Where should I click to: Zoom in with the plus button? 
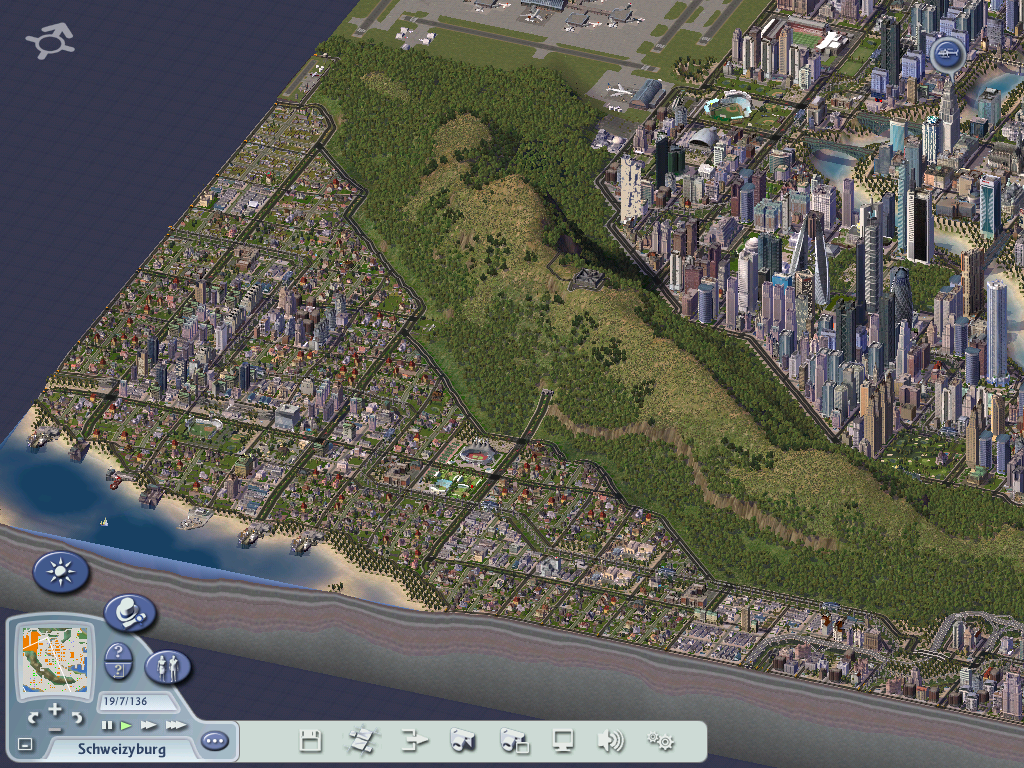[x=55, y=709]
